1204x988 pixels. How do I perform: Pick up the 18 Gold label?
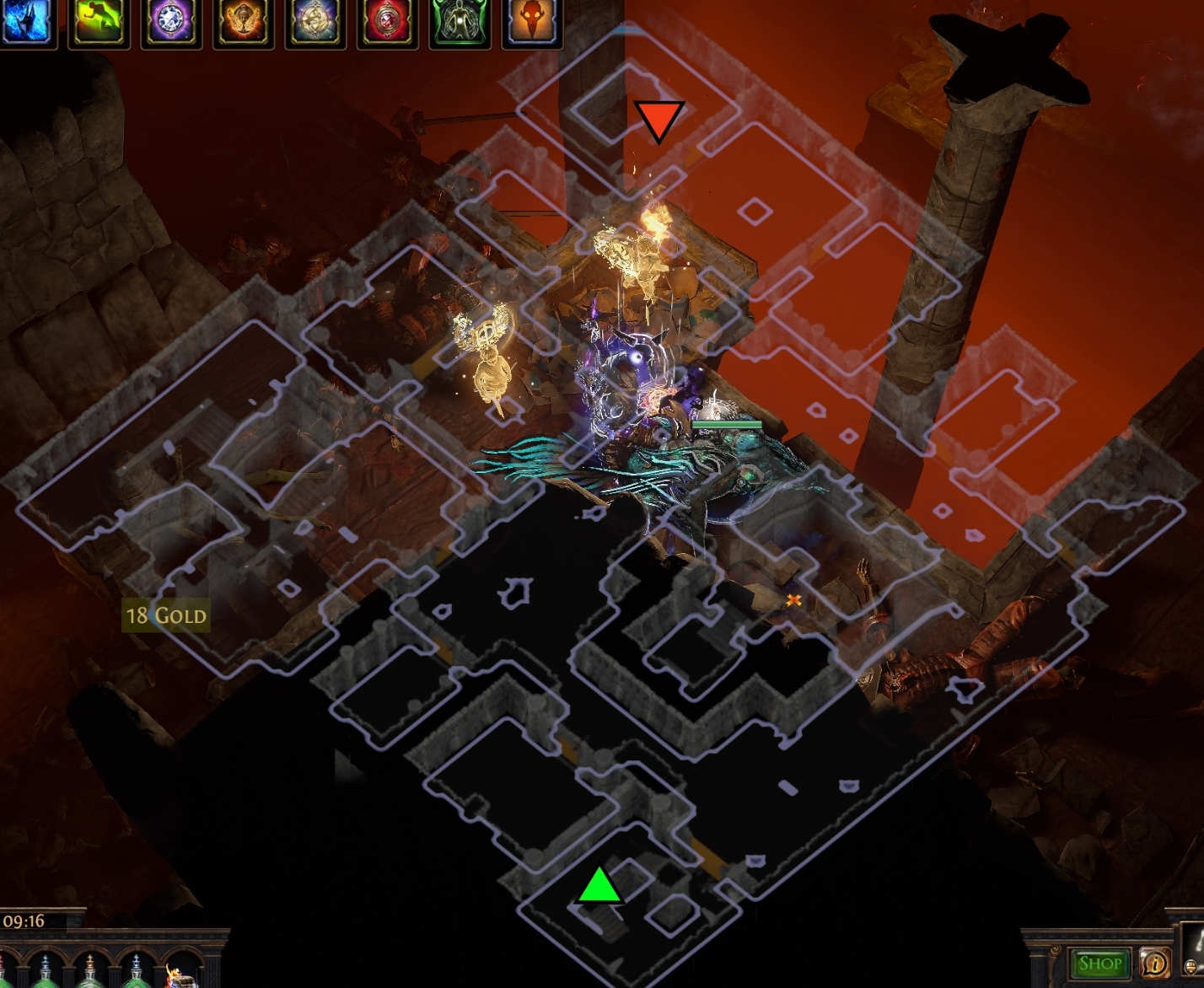166,615
